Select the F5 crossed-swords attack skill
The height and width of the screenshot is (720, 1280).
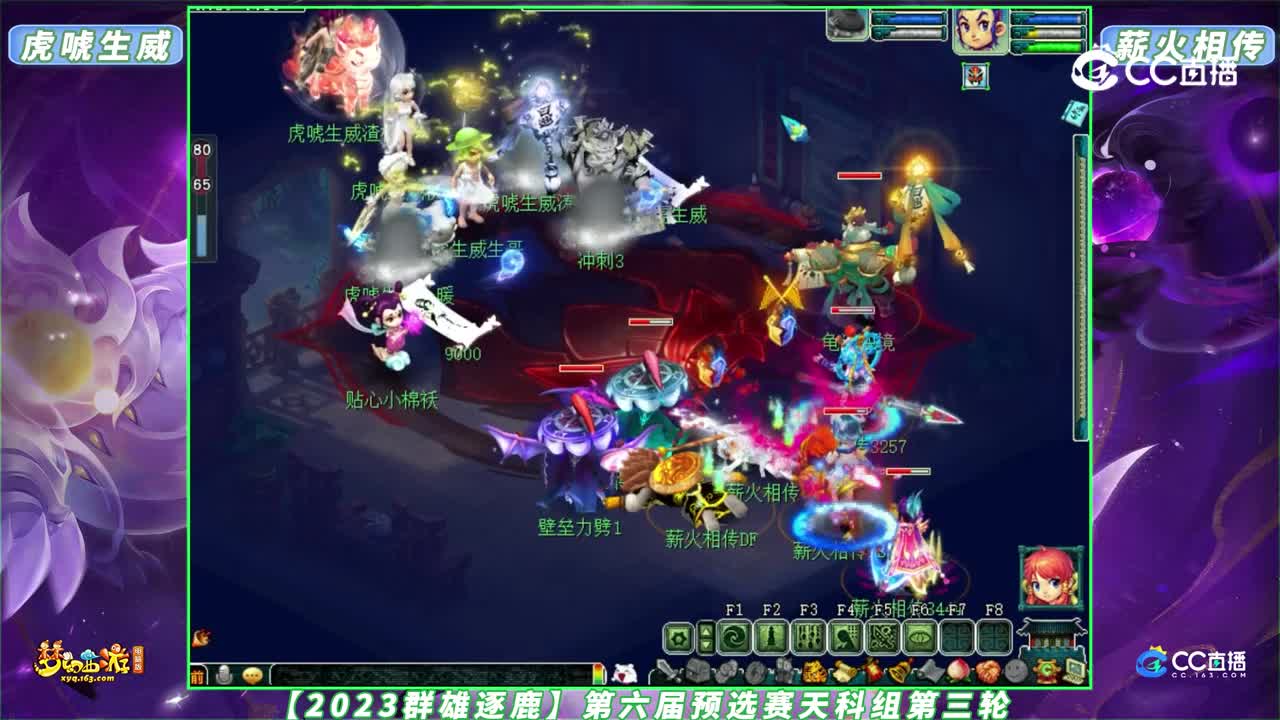tap(883, 636)
